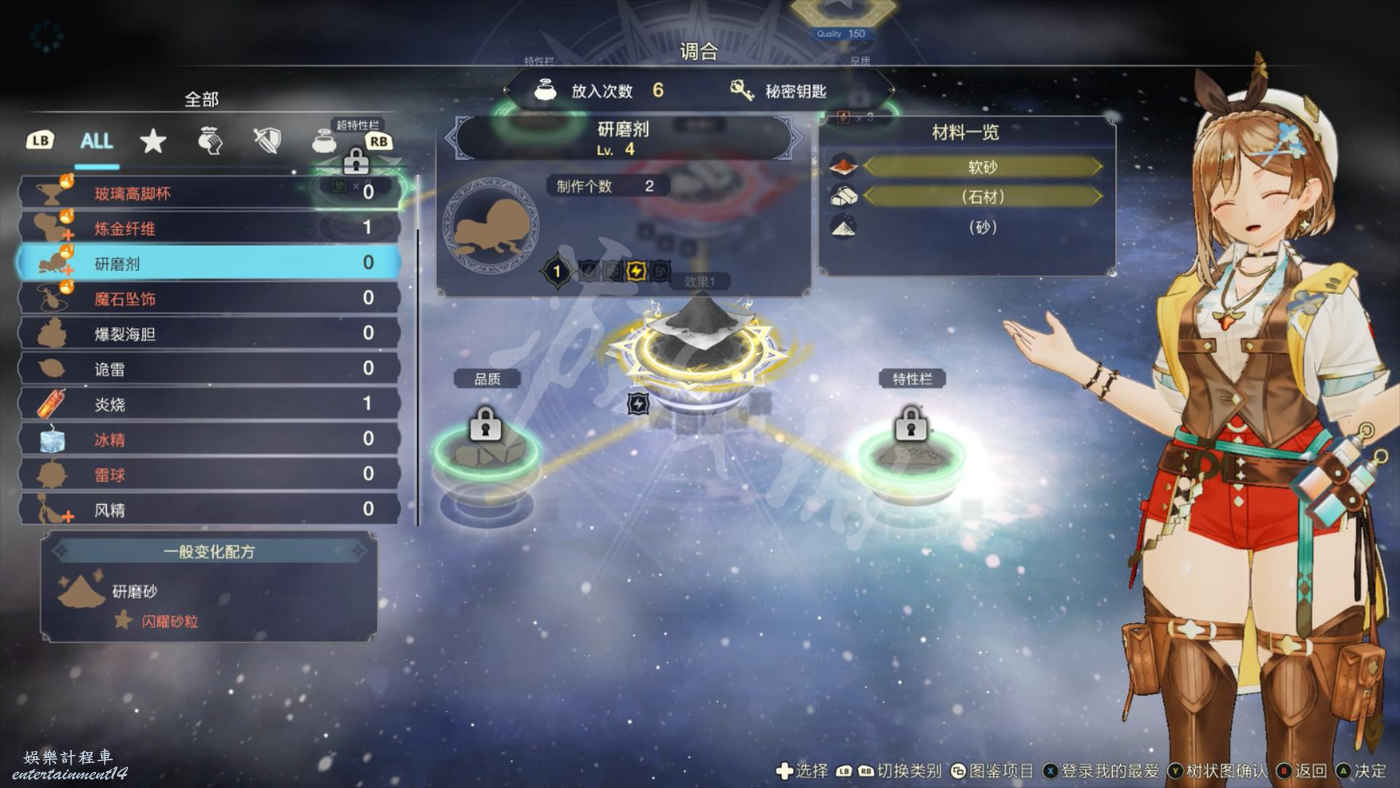The height and width of the screenshot is (788, 1400).
Task: Choose the 炎烧 bomb recipe
Action: click(x=210, y=404)
